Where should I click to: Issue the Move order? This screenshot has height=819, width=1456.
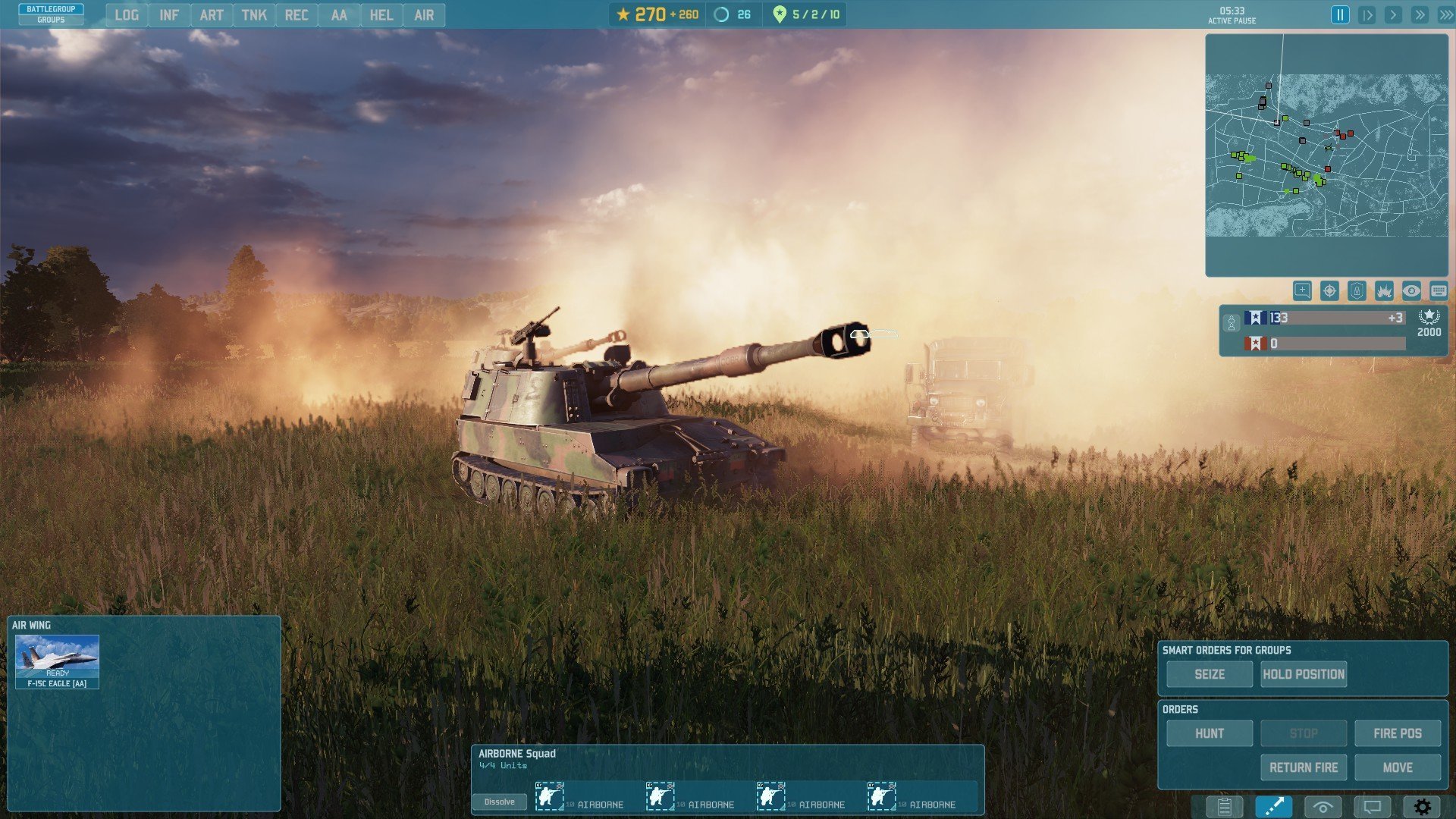click(x=1398, y=767)
